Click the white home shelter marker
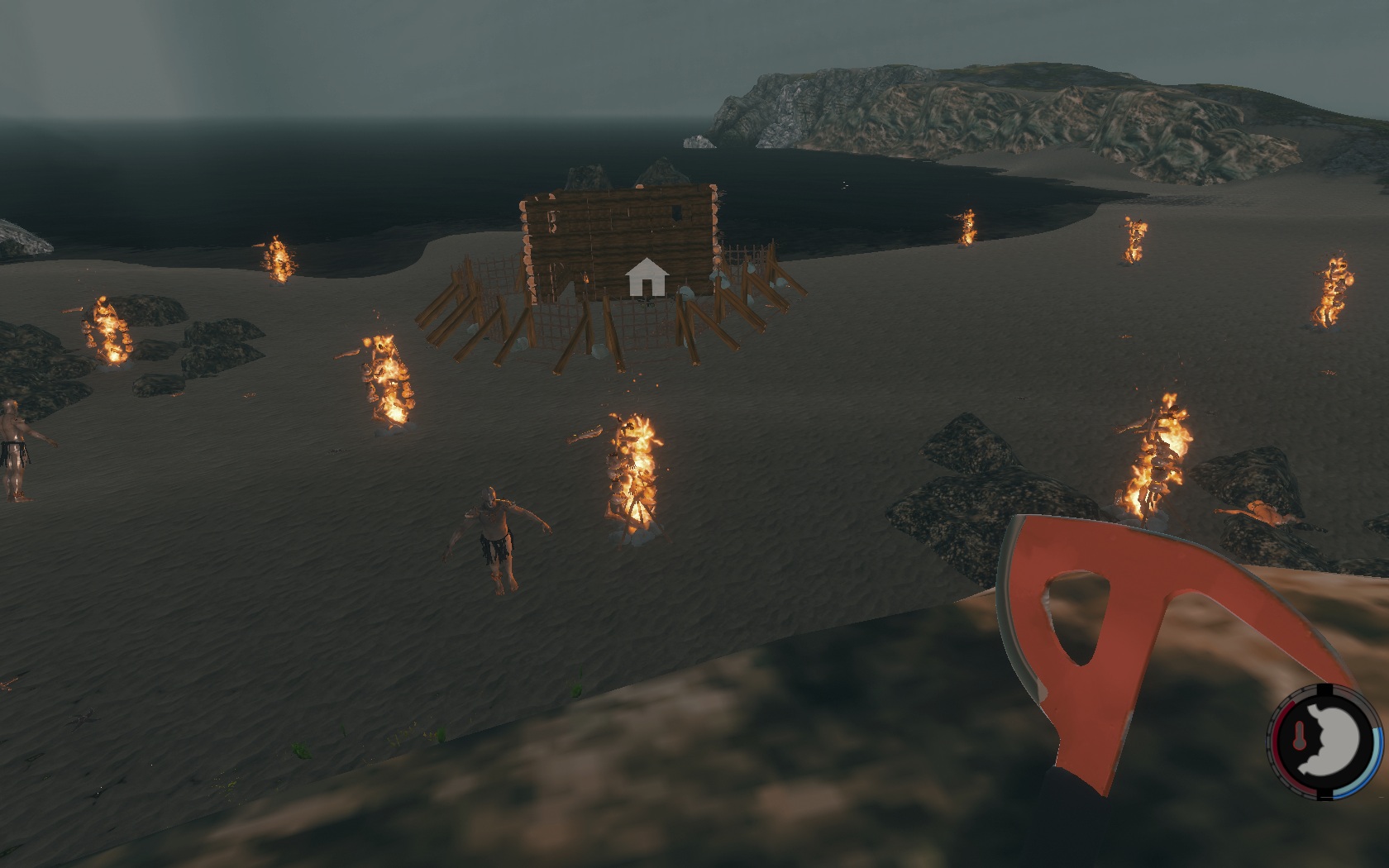Viewport: 1389px width, 868px height. [647, 278]
